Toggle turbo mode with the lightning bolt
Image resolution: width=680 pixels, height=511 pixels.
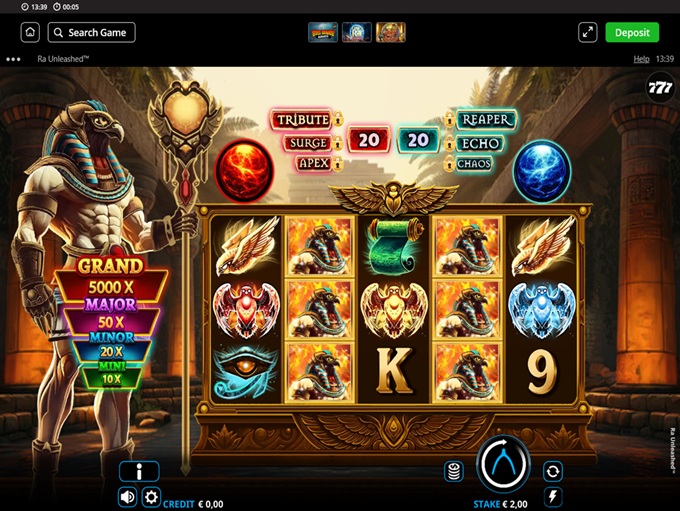click(x=552, y=496)
